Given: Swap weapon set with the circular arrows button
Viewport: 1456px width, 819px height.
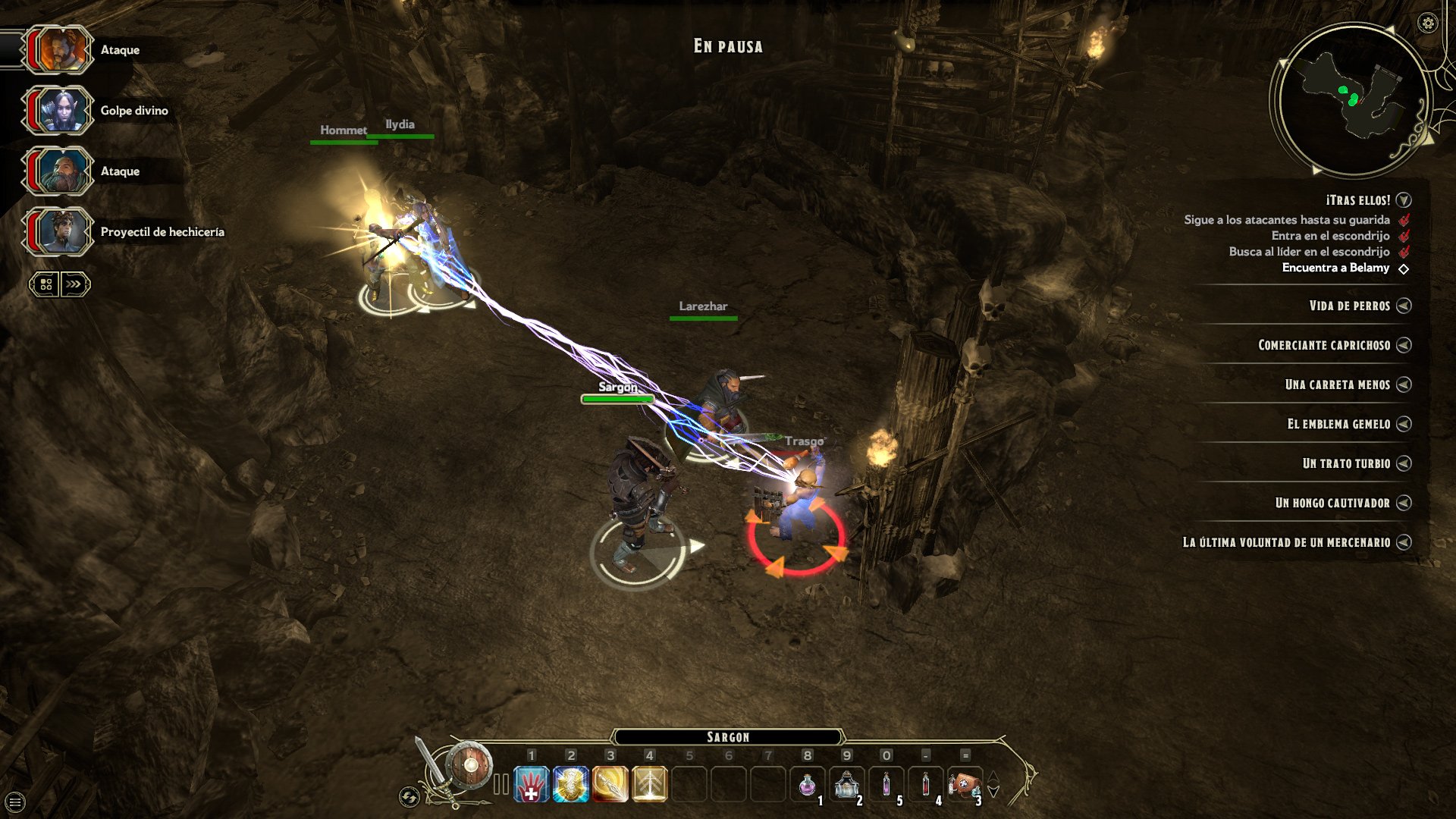Looking at the screenshot, I should pos(409,796).
